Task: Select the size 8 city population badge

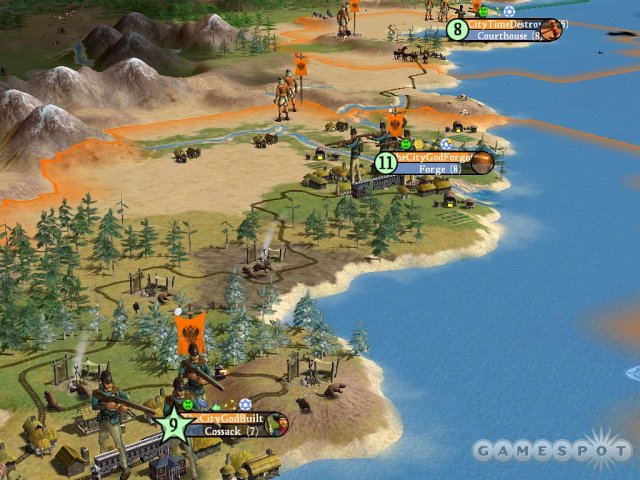Action: click(x=458, y=29)
